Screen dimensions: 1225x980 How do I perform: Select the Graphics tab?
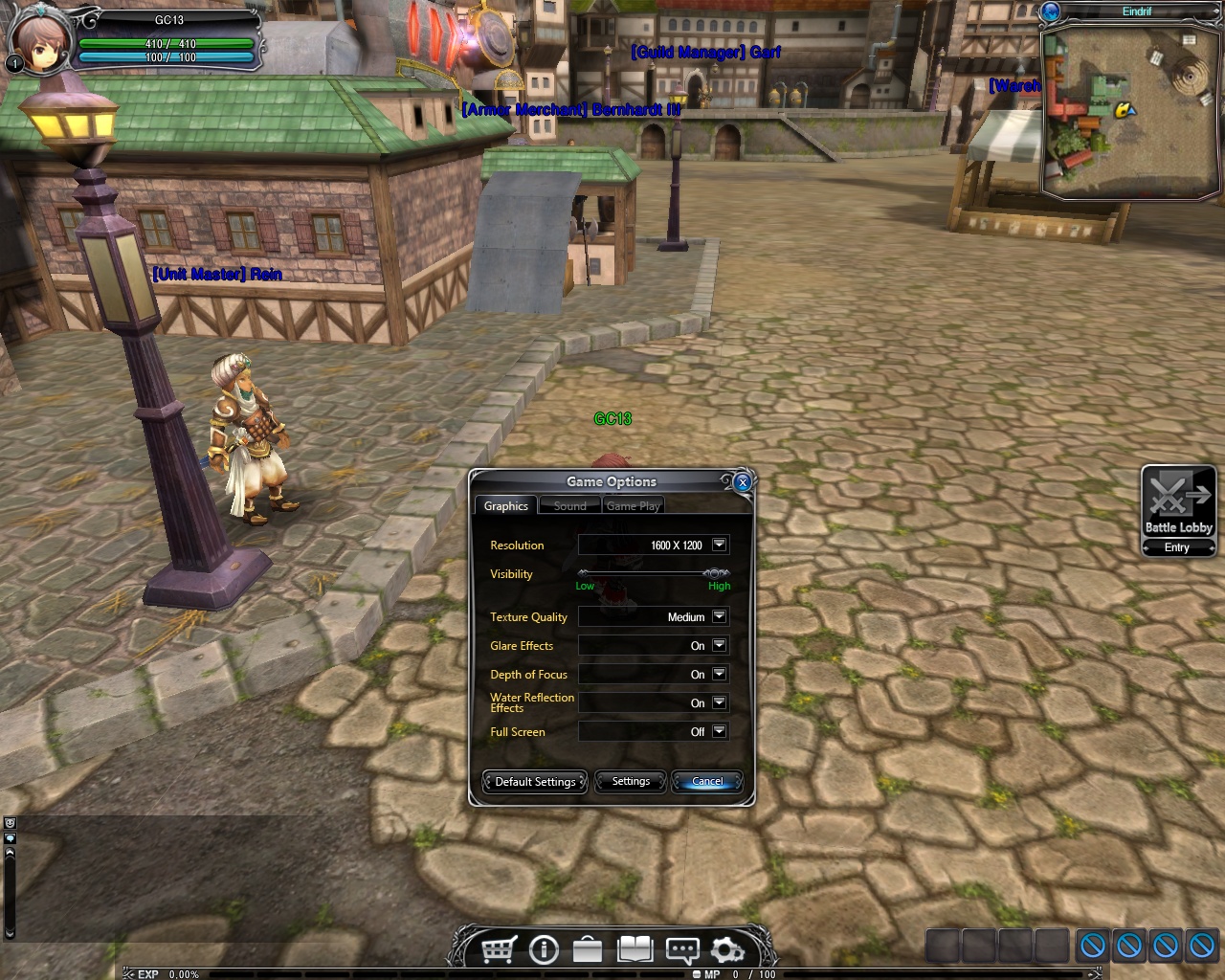click(x=505, y=505)
